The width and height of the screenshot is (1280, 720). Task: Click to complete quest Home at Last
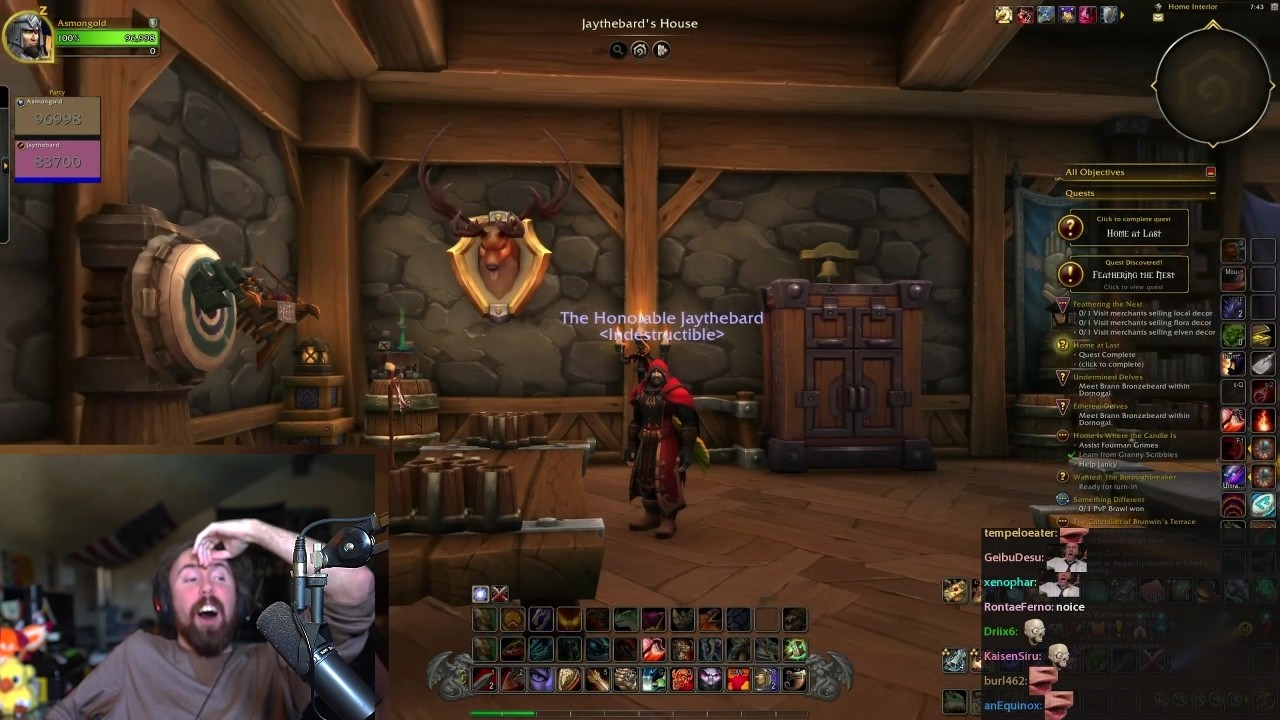click(x=1130, y=228)
